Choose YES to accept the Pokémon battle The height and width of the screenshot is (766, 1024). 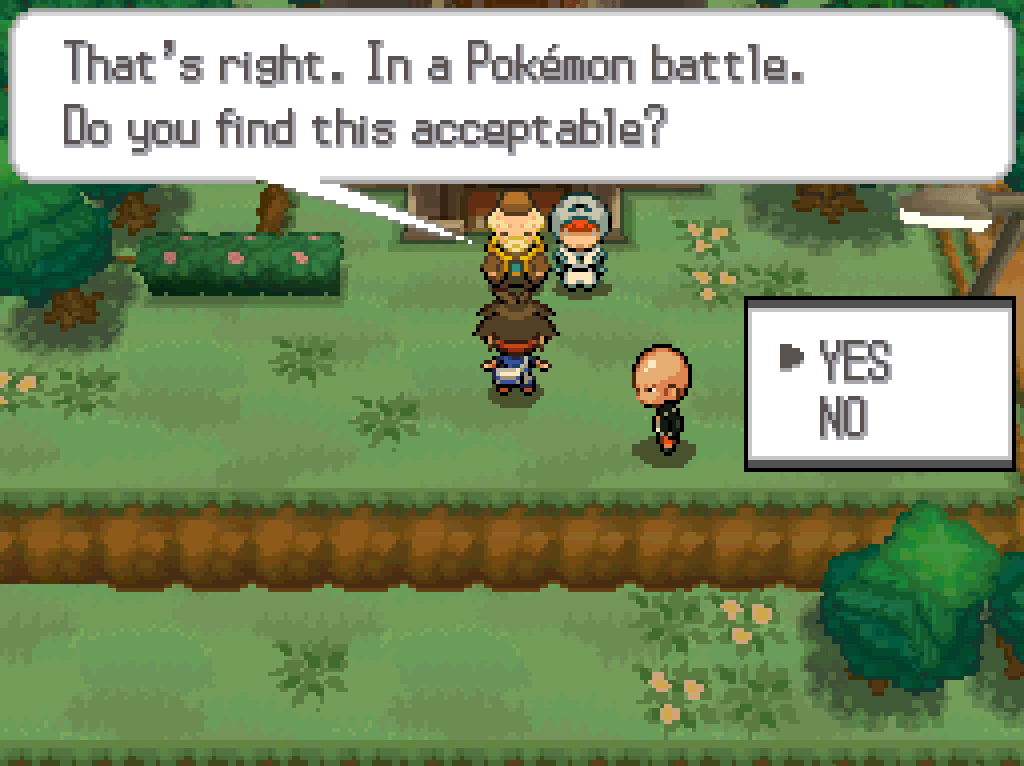pos(853,360)
